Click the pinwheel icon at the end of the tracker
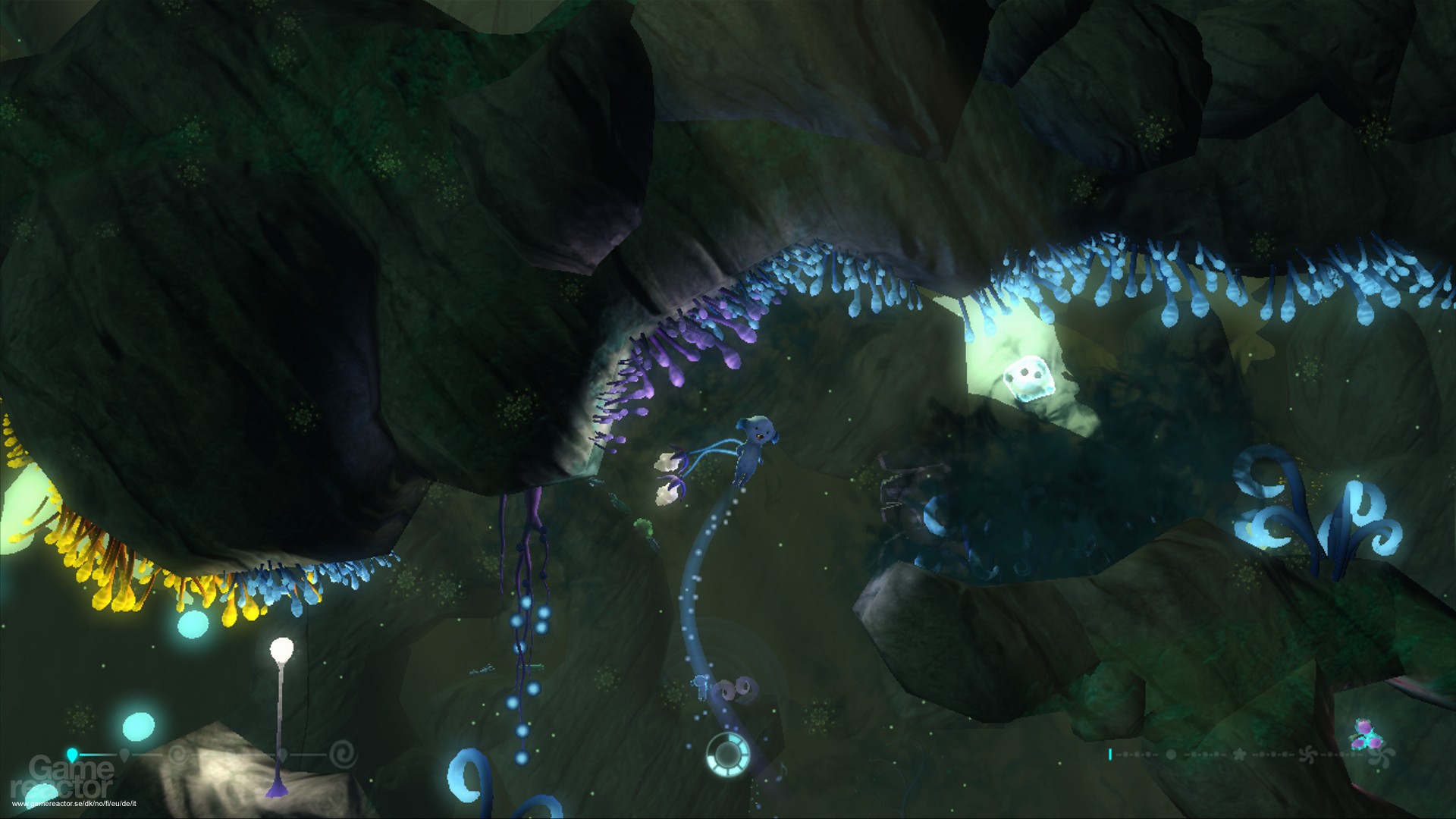The width and height of the screenshot is (1456, 819). tap(1380, 755)
